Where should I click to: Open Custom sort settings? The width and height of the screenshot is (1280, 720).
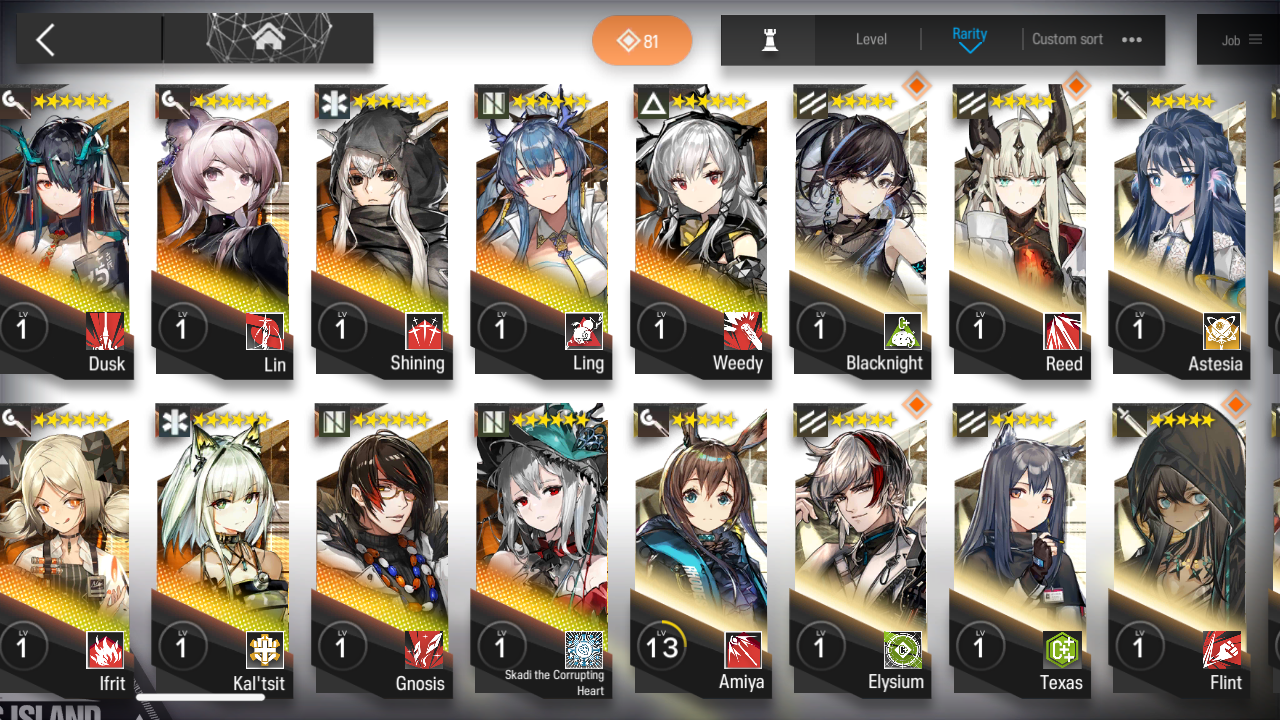pyautogui.click(x=1067, y=39)
